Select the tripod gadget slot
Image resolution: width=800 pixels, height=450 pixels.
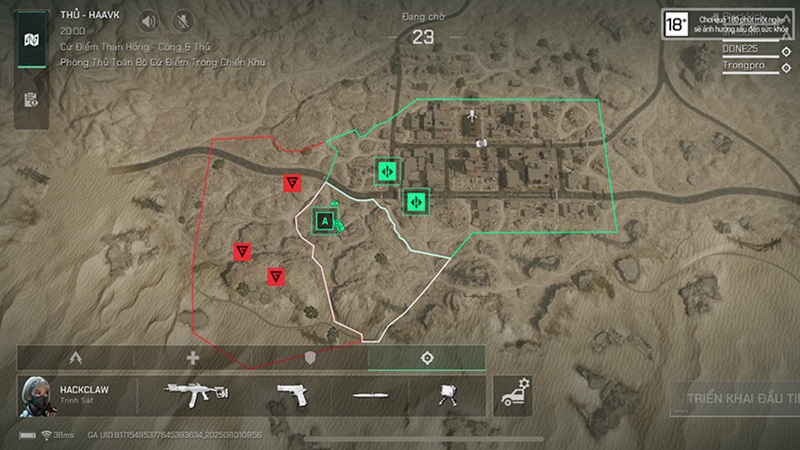pos(446,396)
